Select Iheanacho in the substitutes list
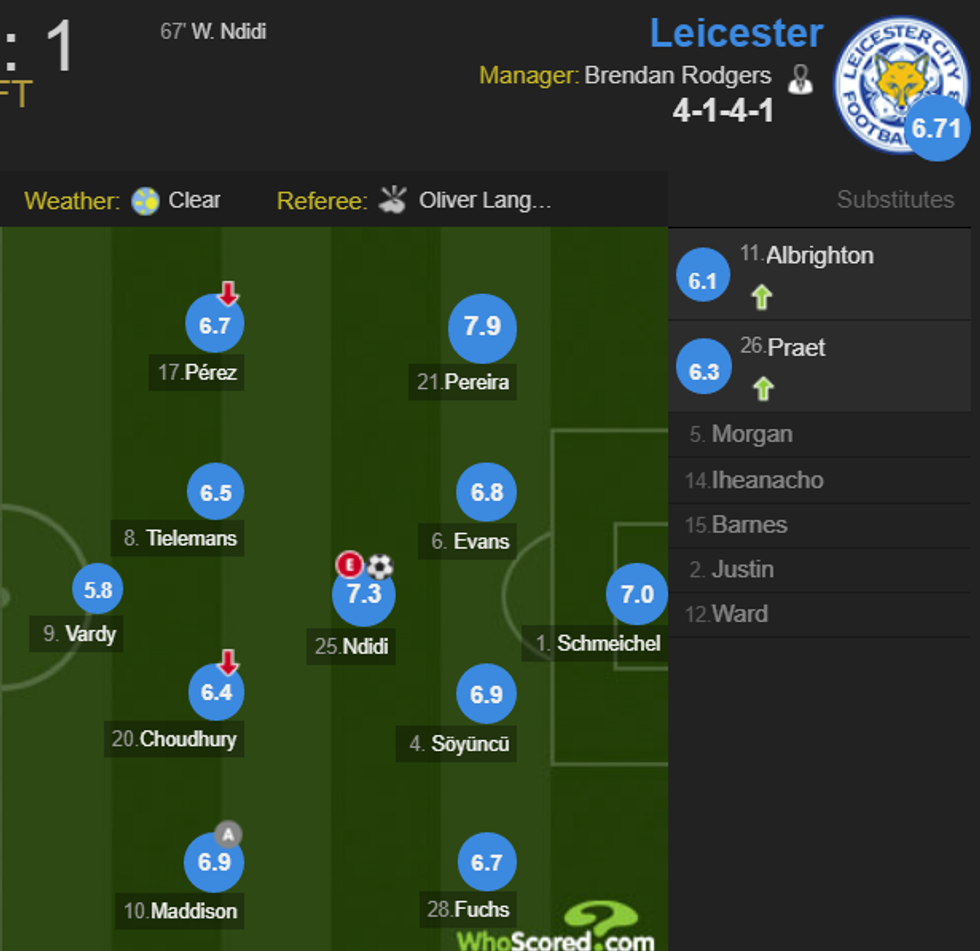Image resolution: width=980 pixels, height=951 pixels. pyautogui.click(x=767, y=480)
